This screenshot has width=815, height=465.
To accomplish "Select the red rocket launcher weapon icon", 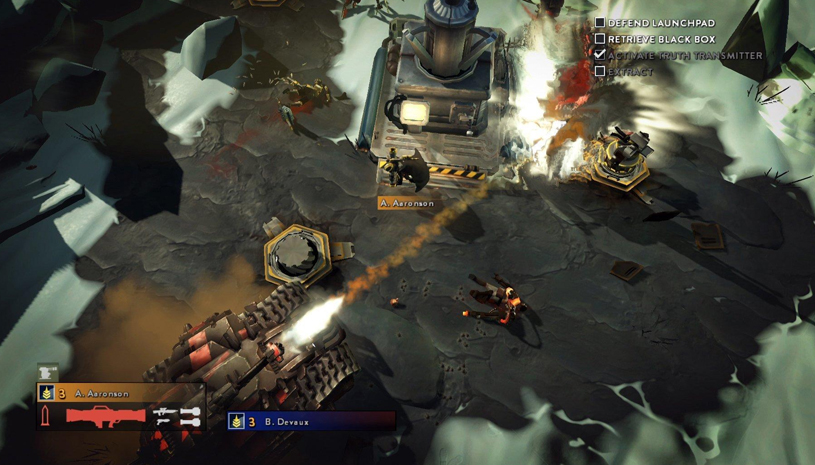I will coord(105,415).
